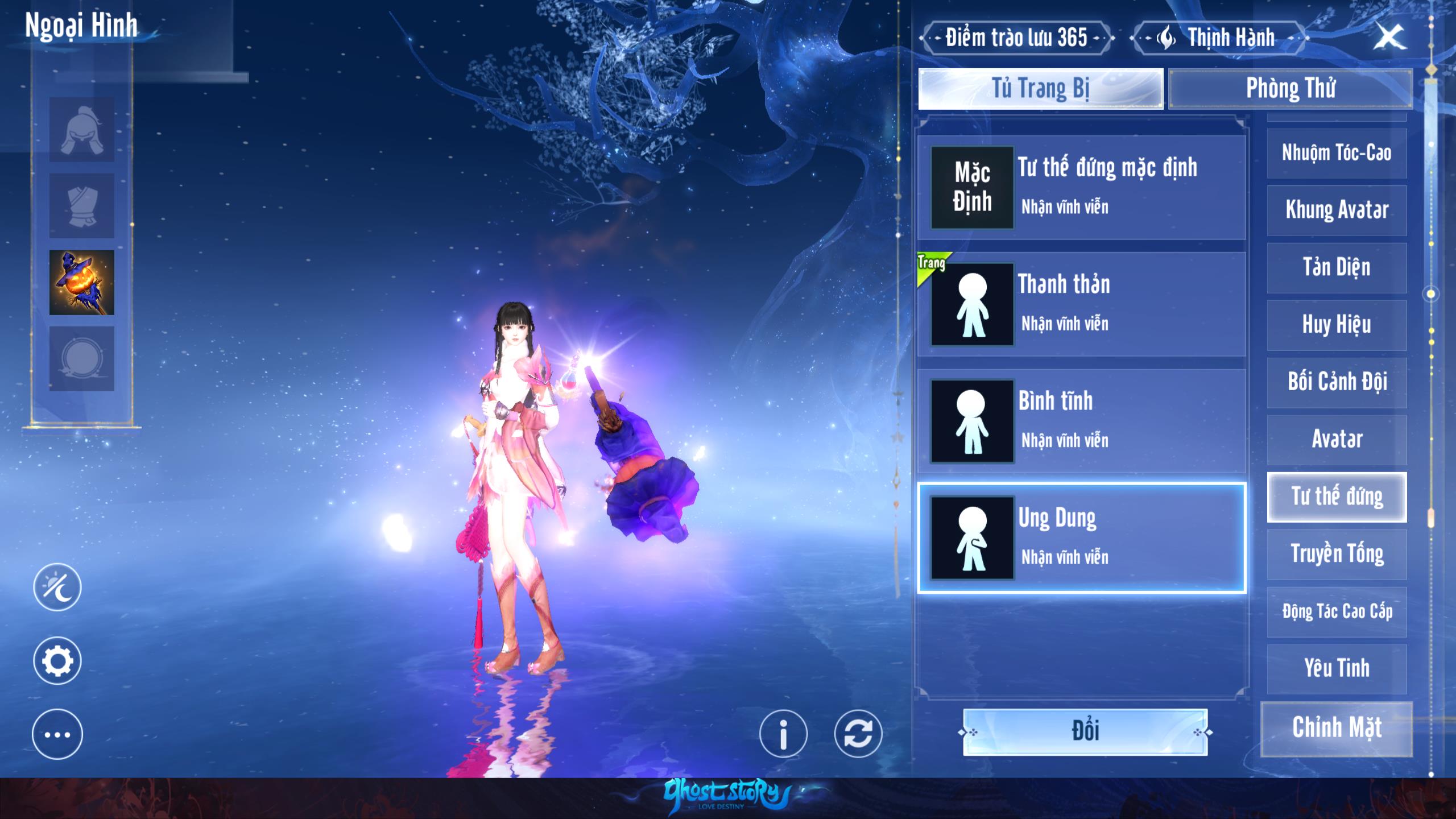Select the pumpkin scarecrow weapon slot
Viewport: 1456px width, 819px height.
(82, 283)
